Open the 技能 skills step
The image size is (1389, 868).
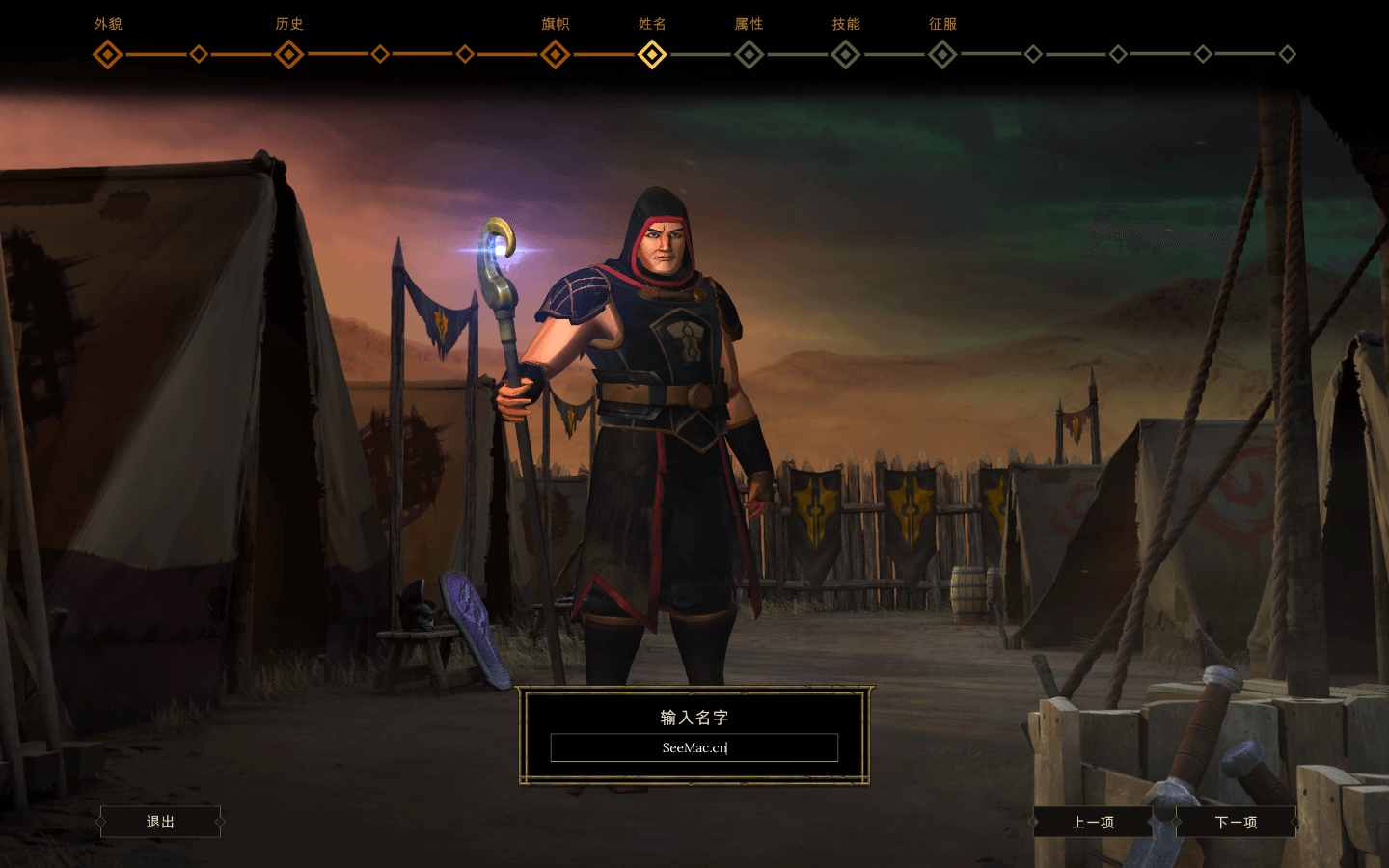click(845, 54)
